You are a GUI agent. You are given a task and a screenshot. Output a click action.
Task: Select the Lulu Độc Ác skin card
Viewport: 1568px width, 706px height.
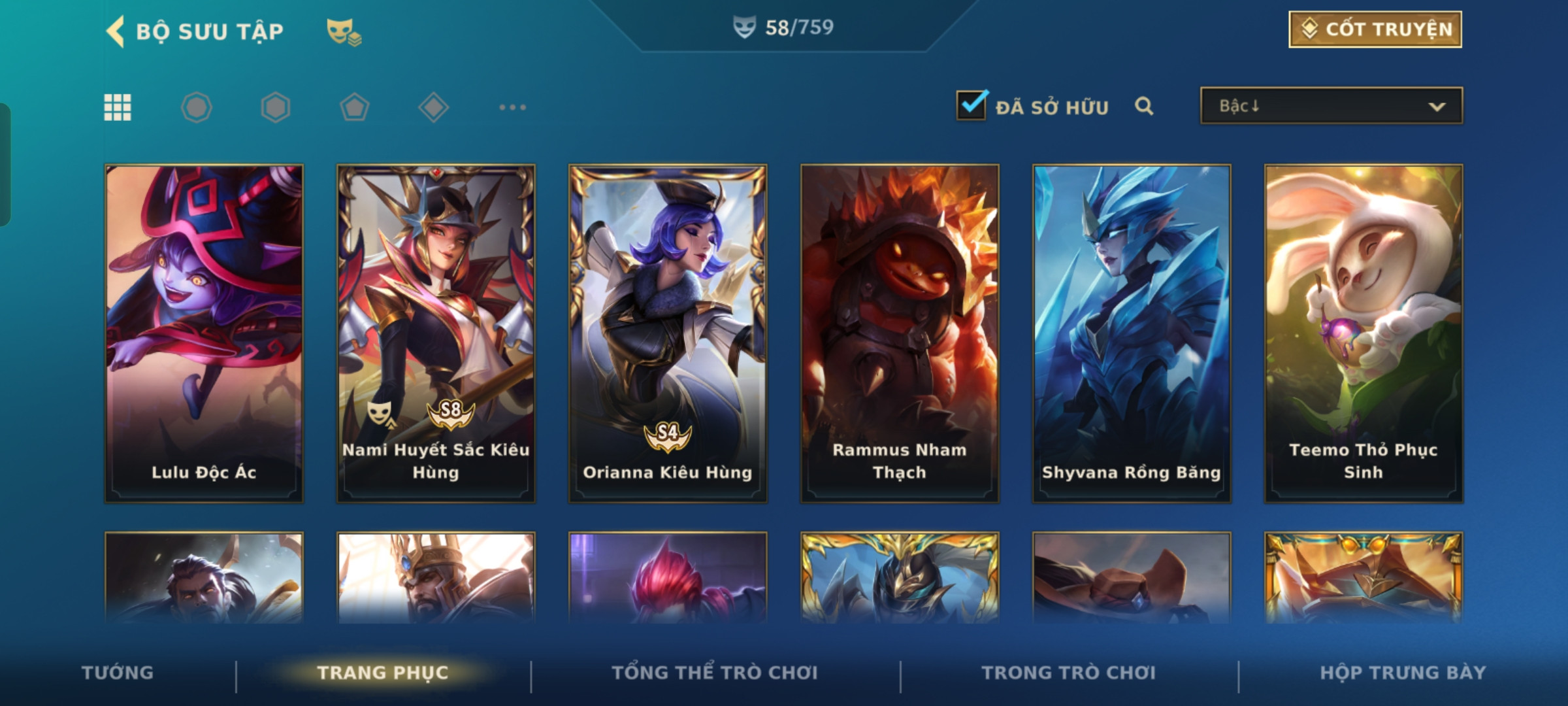pos(204,333)
